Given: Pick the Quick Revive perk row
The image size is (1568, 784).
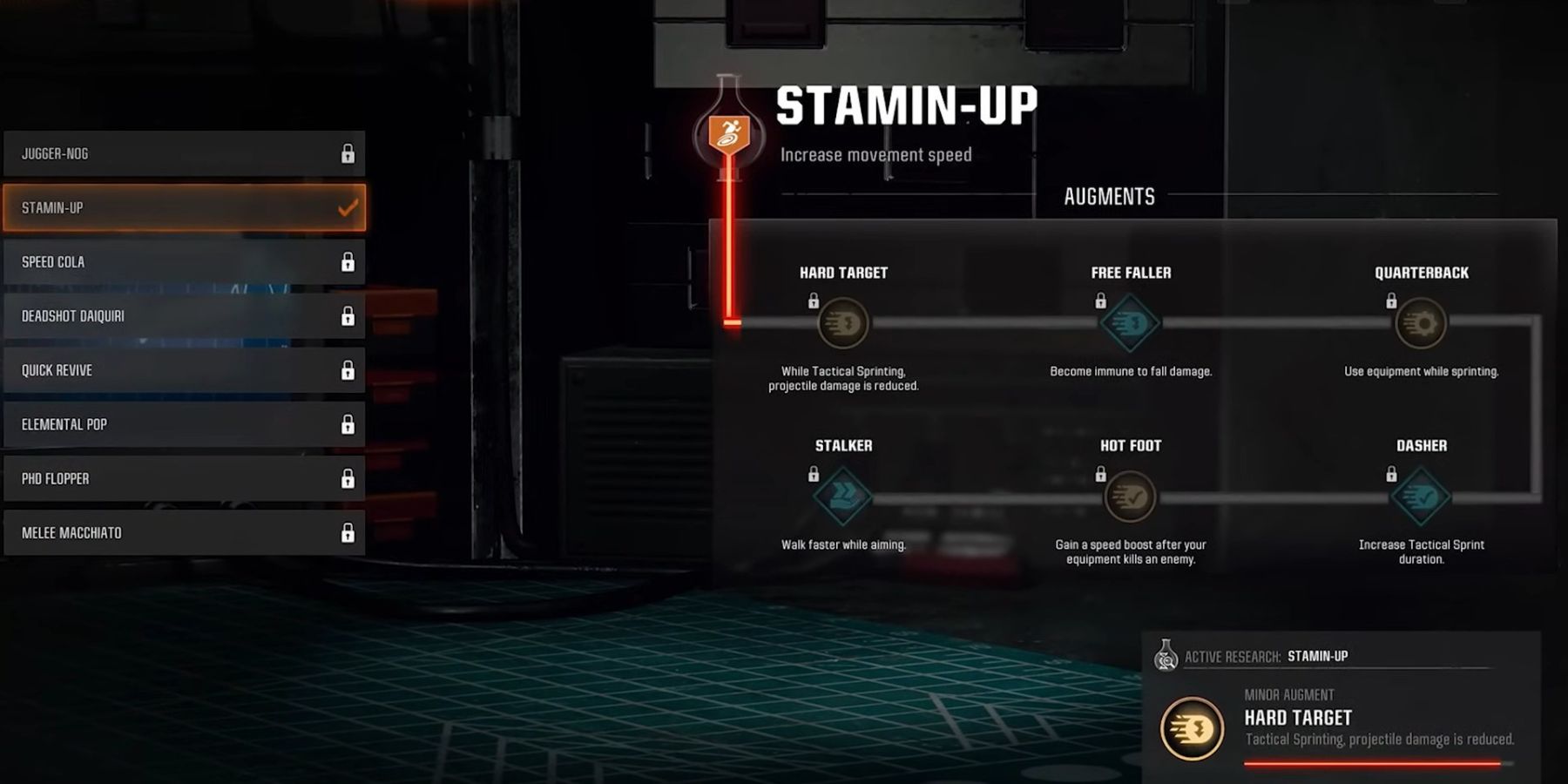Looking at the screenshot, I should (184, 370).
